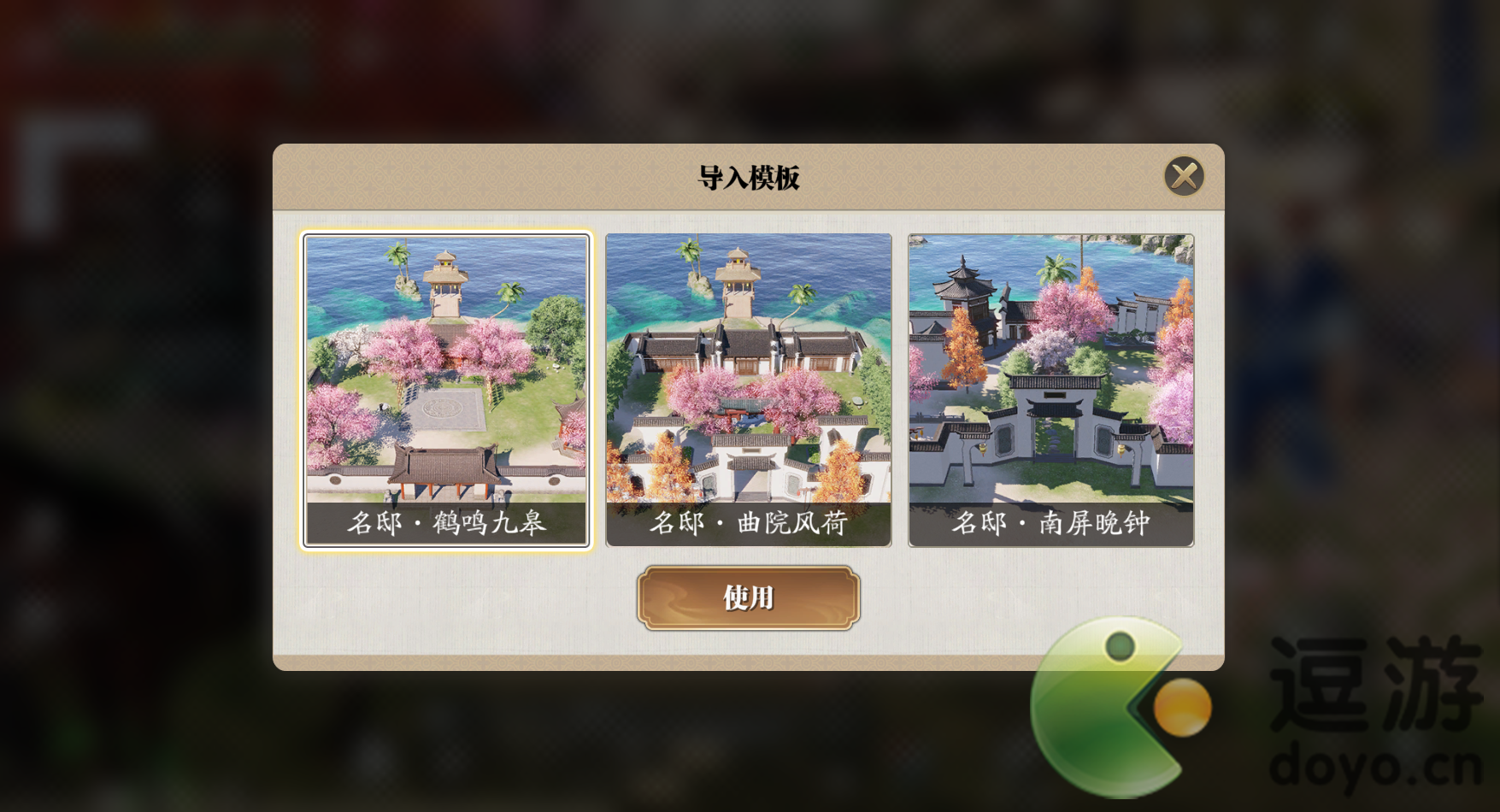Click the courtyard gate in the middle template
The height and width of the screenshot is (812, 1500).
[750, 466]
